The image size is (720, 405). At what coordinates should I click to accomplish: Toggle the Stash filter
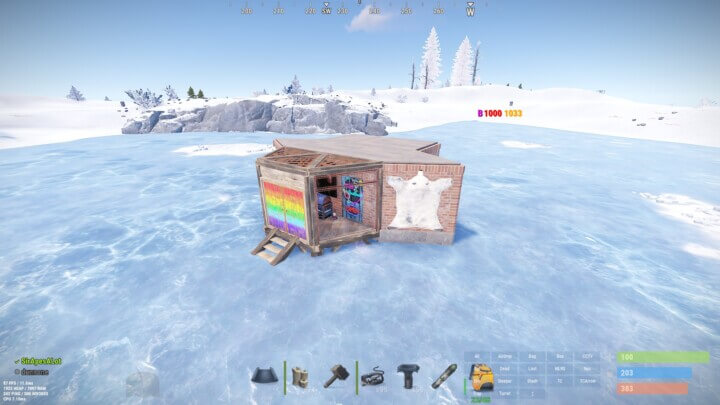pos(532,381)
